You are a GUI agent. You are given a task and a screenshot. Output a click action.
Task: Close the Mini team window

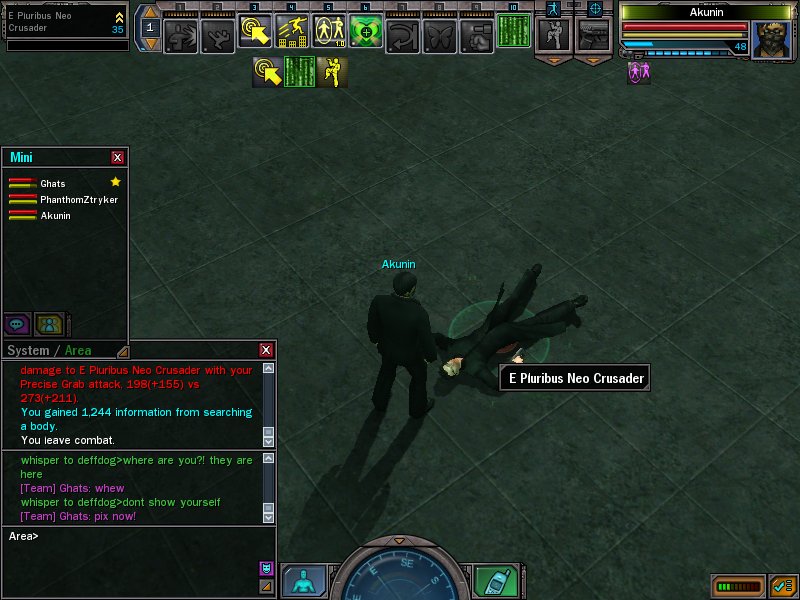click(x=118, y=157)
